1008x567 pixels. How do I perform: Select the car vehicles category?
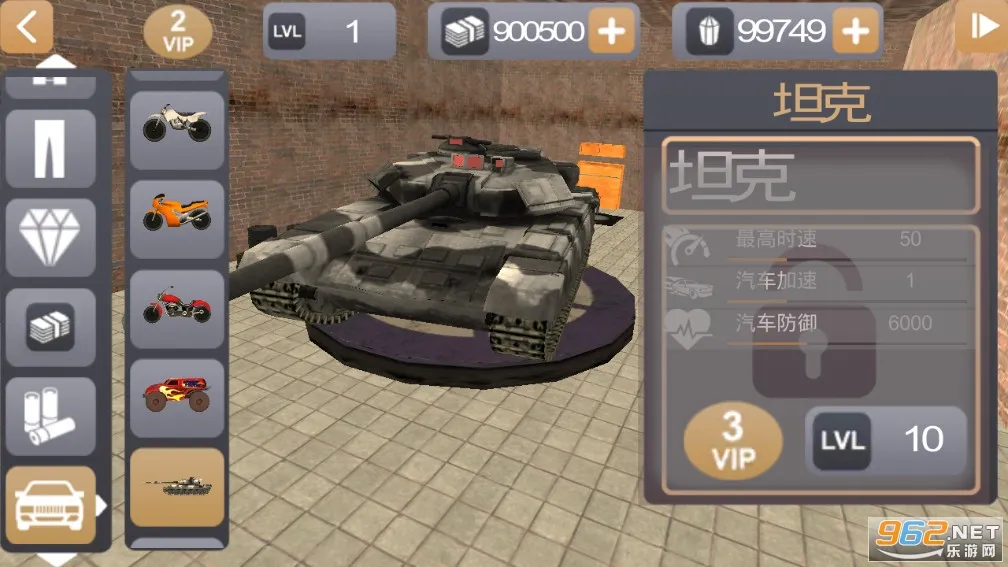tap(50, 504)
